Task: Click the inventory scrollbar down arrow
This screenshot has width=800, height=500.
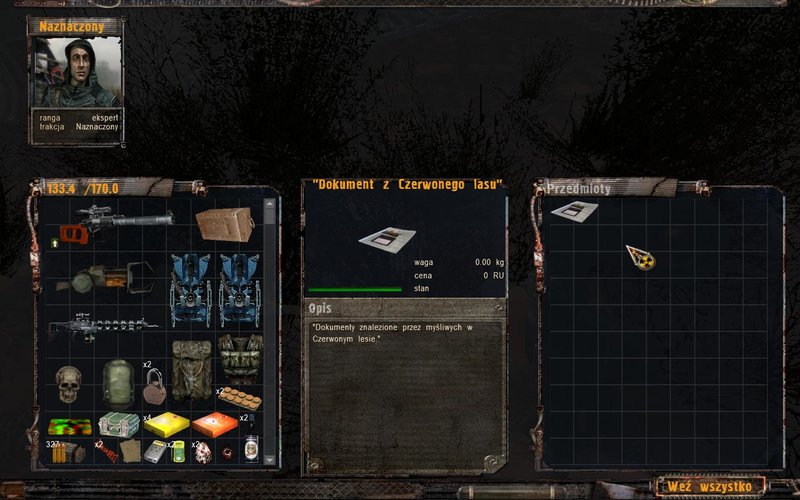Action: pos(268,458)
